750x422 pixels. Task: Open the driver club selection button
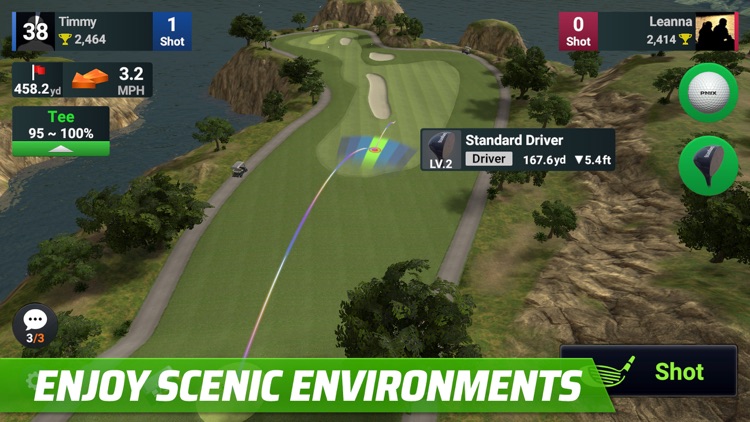coord(708,165)
